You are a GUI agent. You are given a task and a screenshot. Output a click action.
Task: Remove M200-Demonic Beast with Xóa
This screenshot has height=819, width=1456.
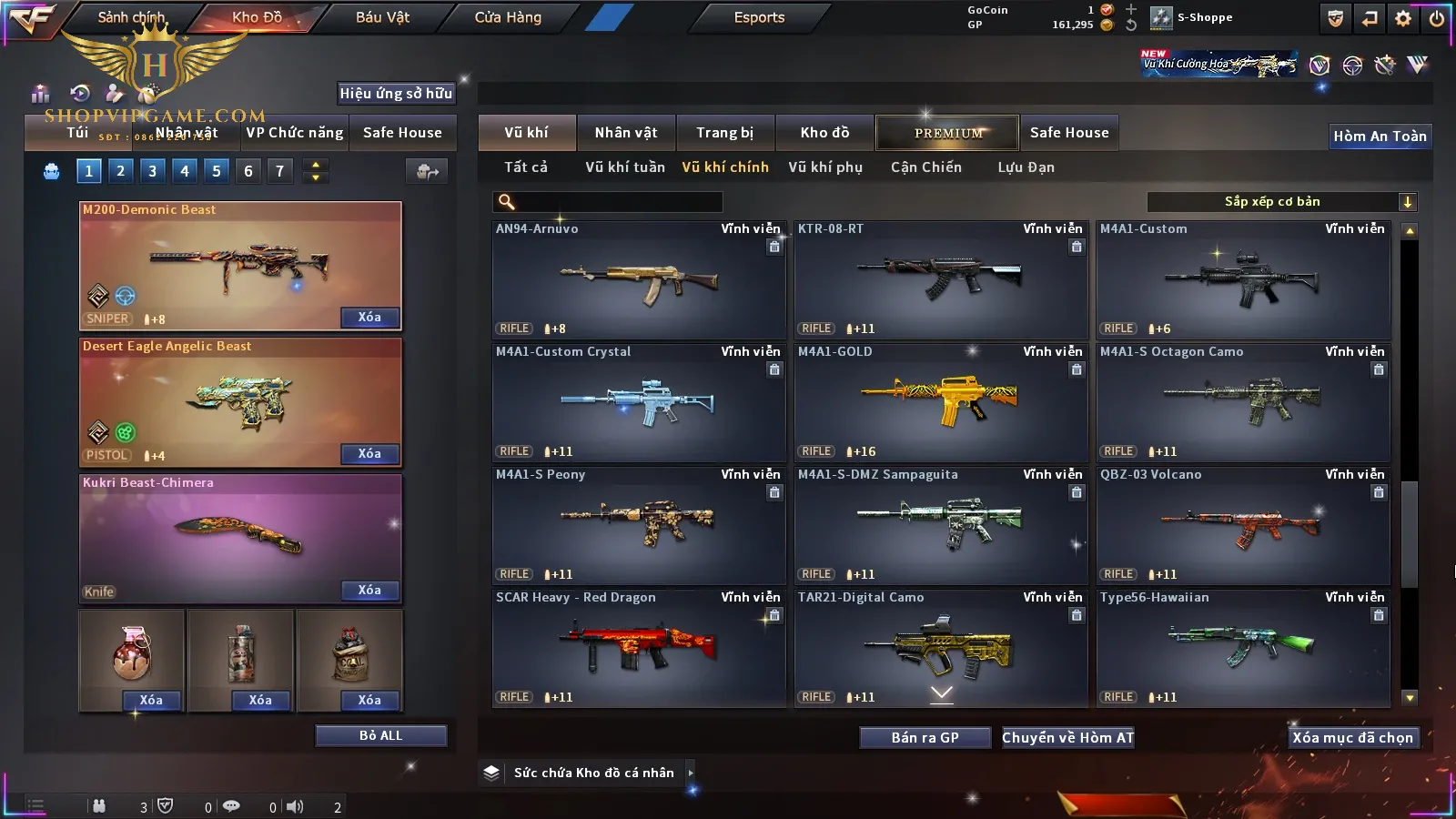point(369,317)
